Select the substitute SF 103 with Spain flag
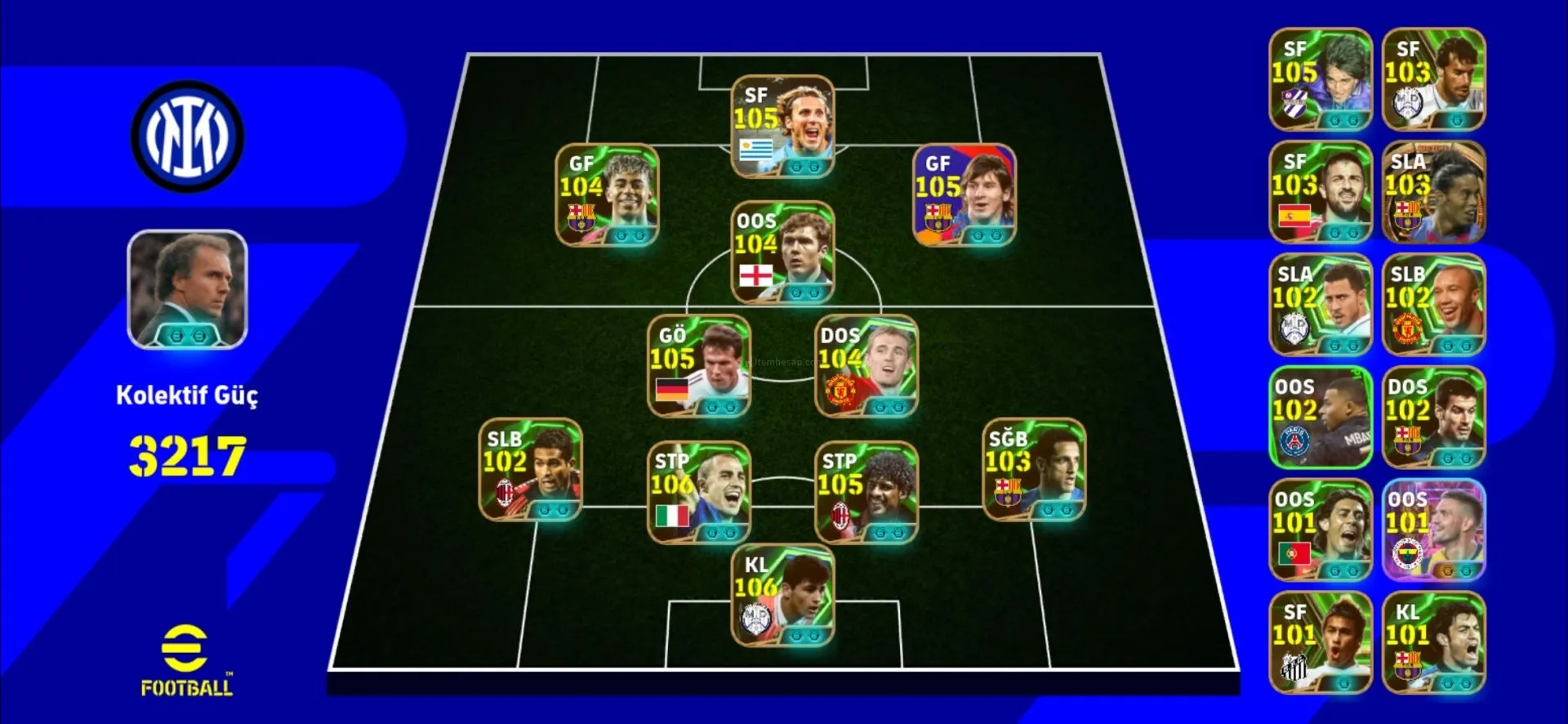This screenshot has height=724, width=1568. tap(1321, 192)
